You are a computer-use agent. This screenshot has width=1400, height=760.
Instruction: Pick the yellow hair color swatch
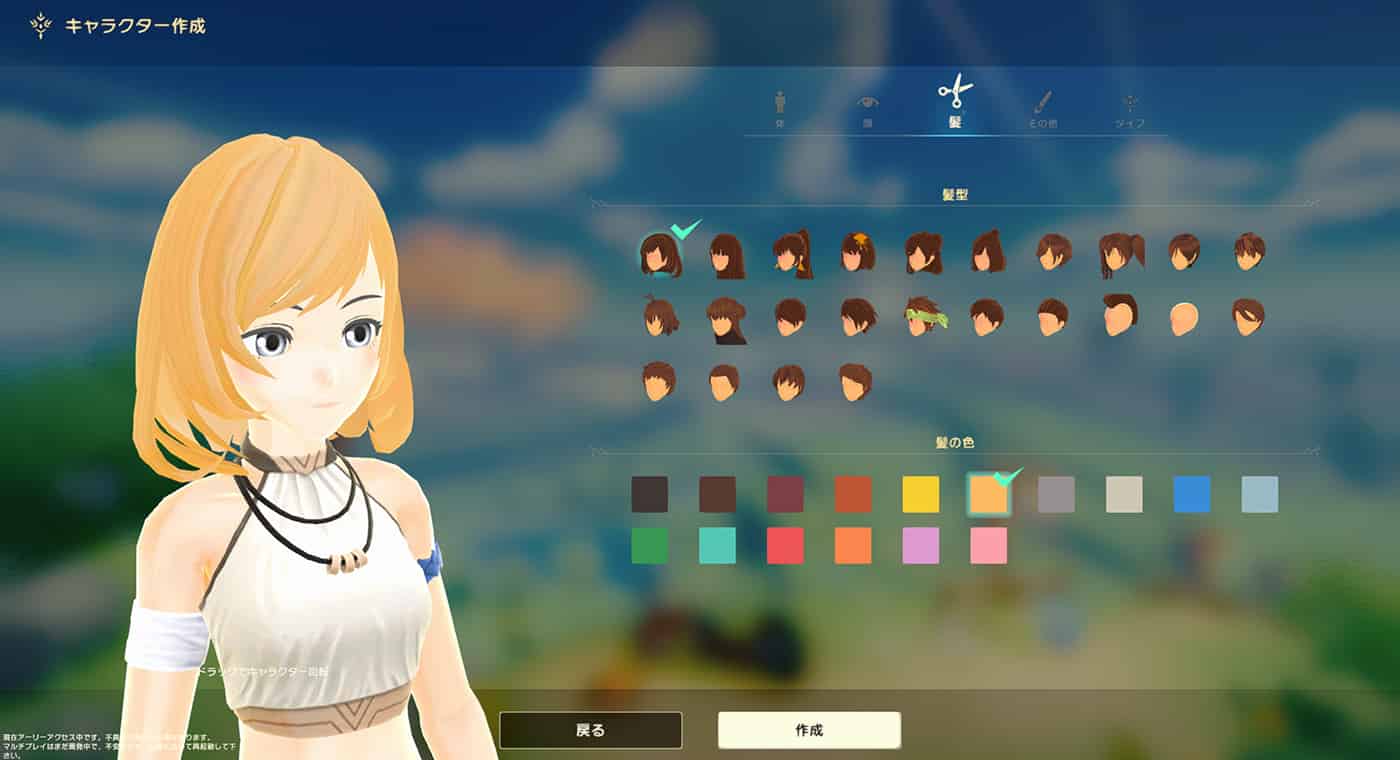pos(921,494)
